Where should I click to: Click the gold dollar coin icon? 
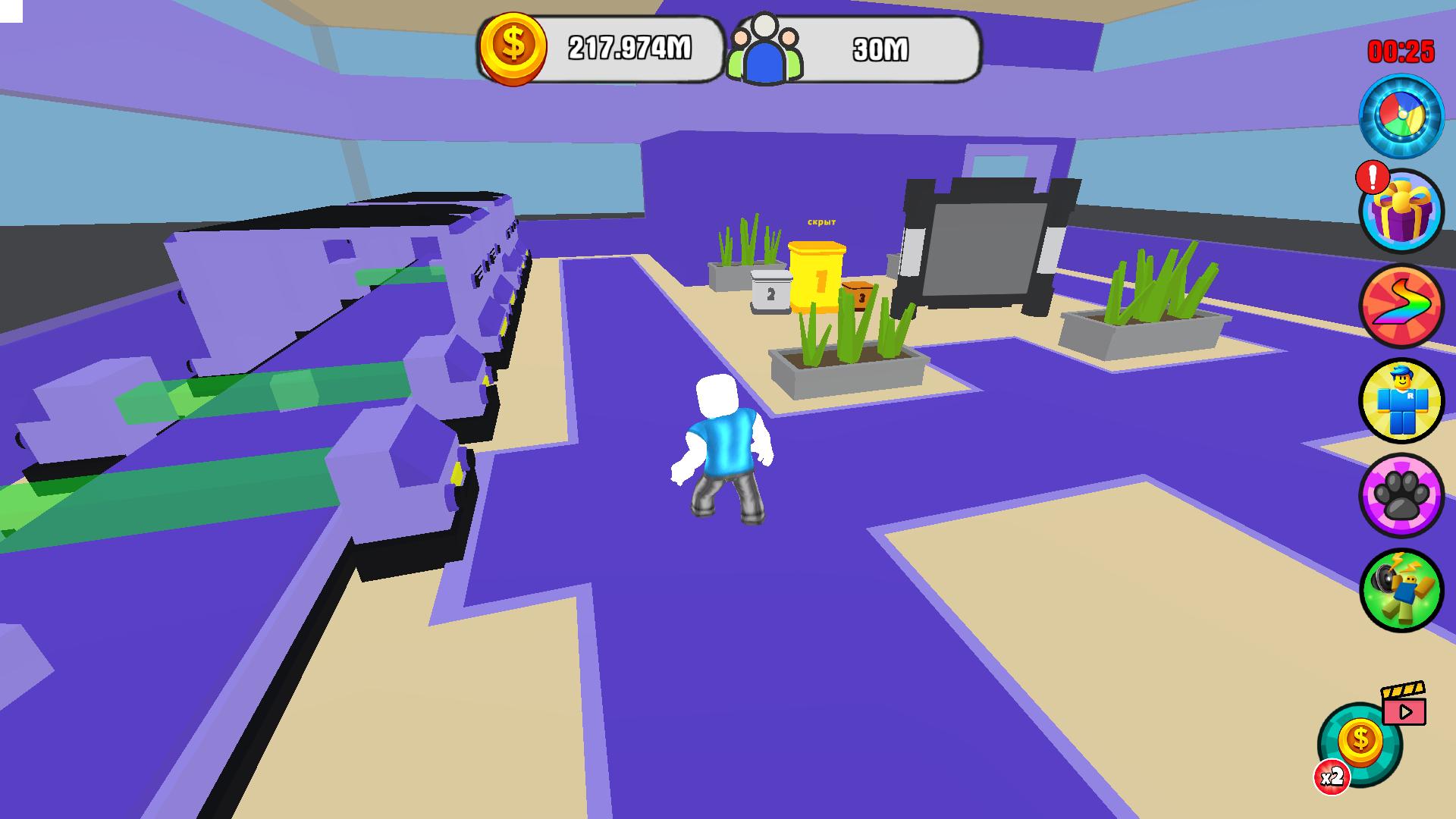click(x=513, y=48)
